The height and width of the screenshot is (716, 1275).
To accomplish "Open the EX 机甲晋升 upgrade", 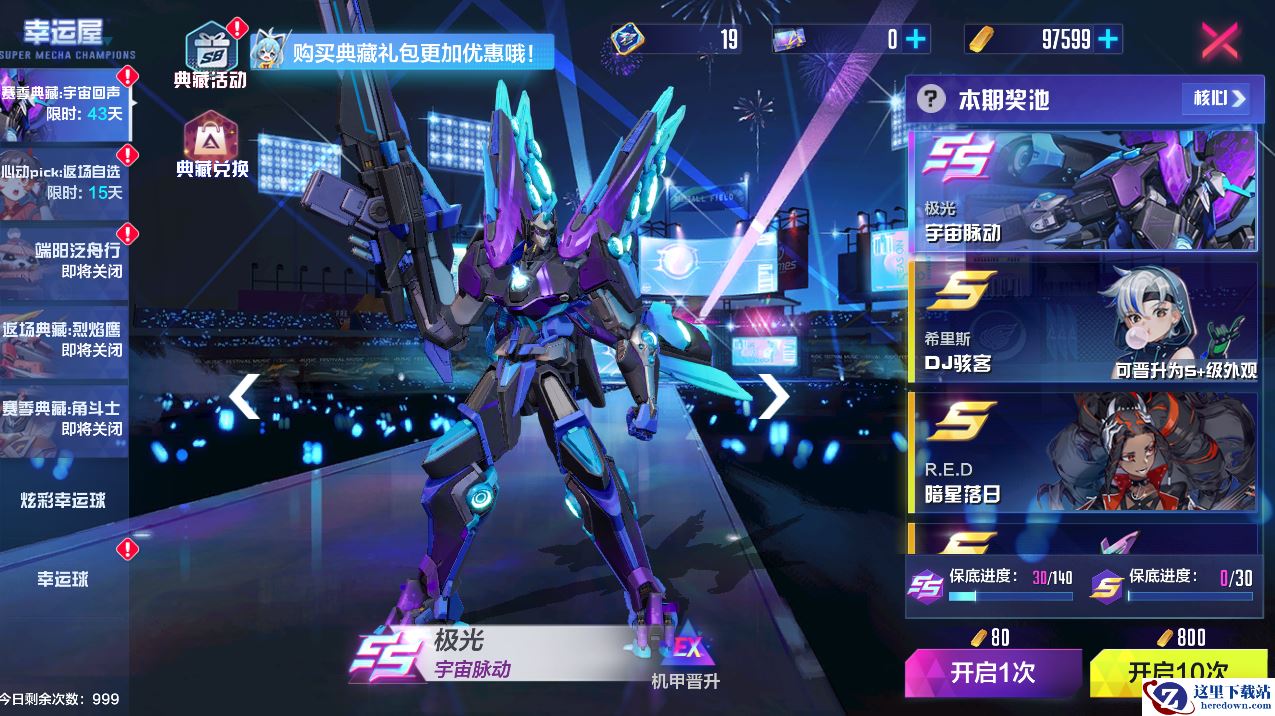I will click(686, 662).
